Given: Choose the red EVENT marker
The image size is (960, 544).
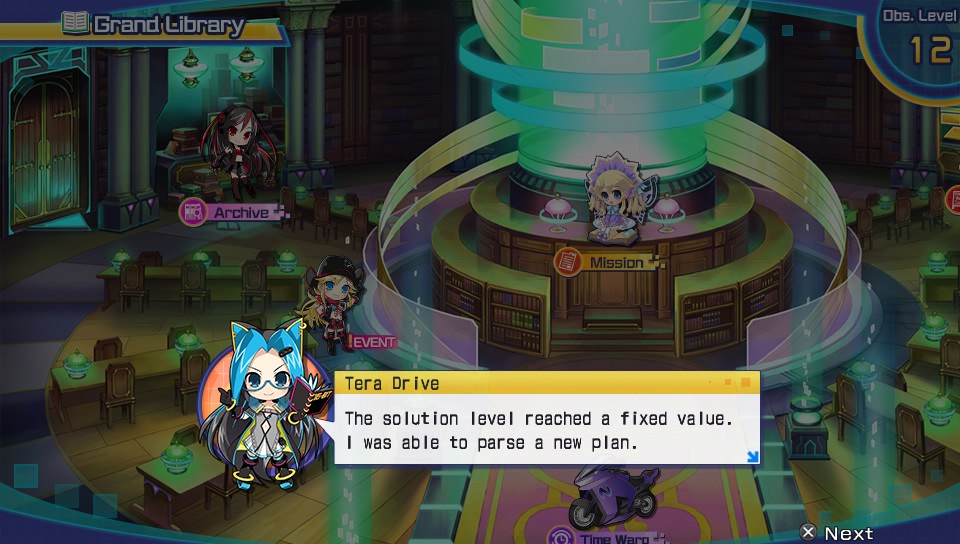Looking at the screenshot, I should [372, 342].
